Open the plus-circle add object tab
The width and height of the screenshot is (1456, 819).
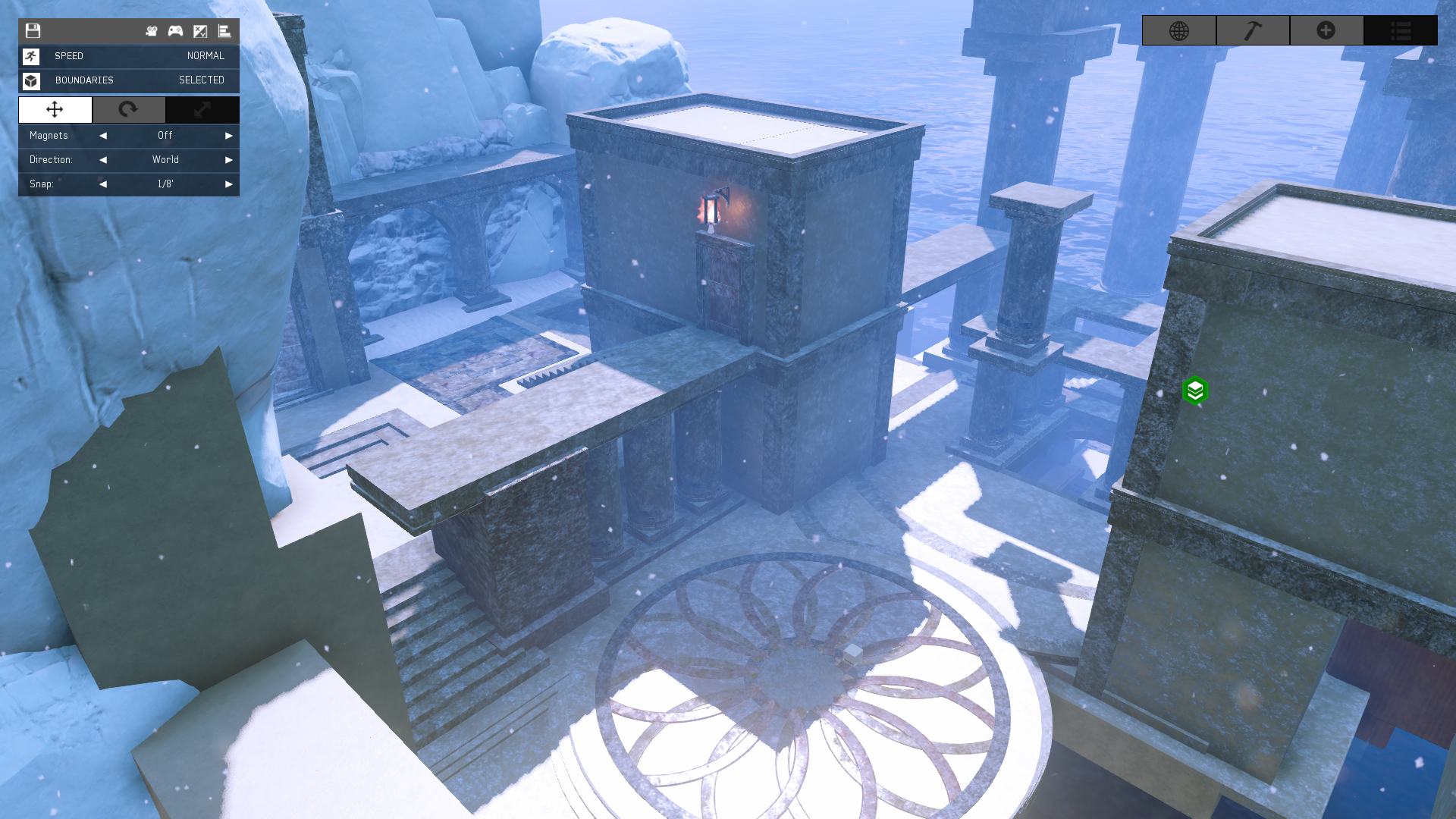pos(1326,31)
